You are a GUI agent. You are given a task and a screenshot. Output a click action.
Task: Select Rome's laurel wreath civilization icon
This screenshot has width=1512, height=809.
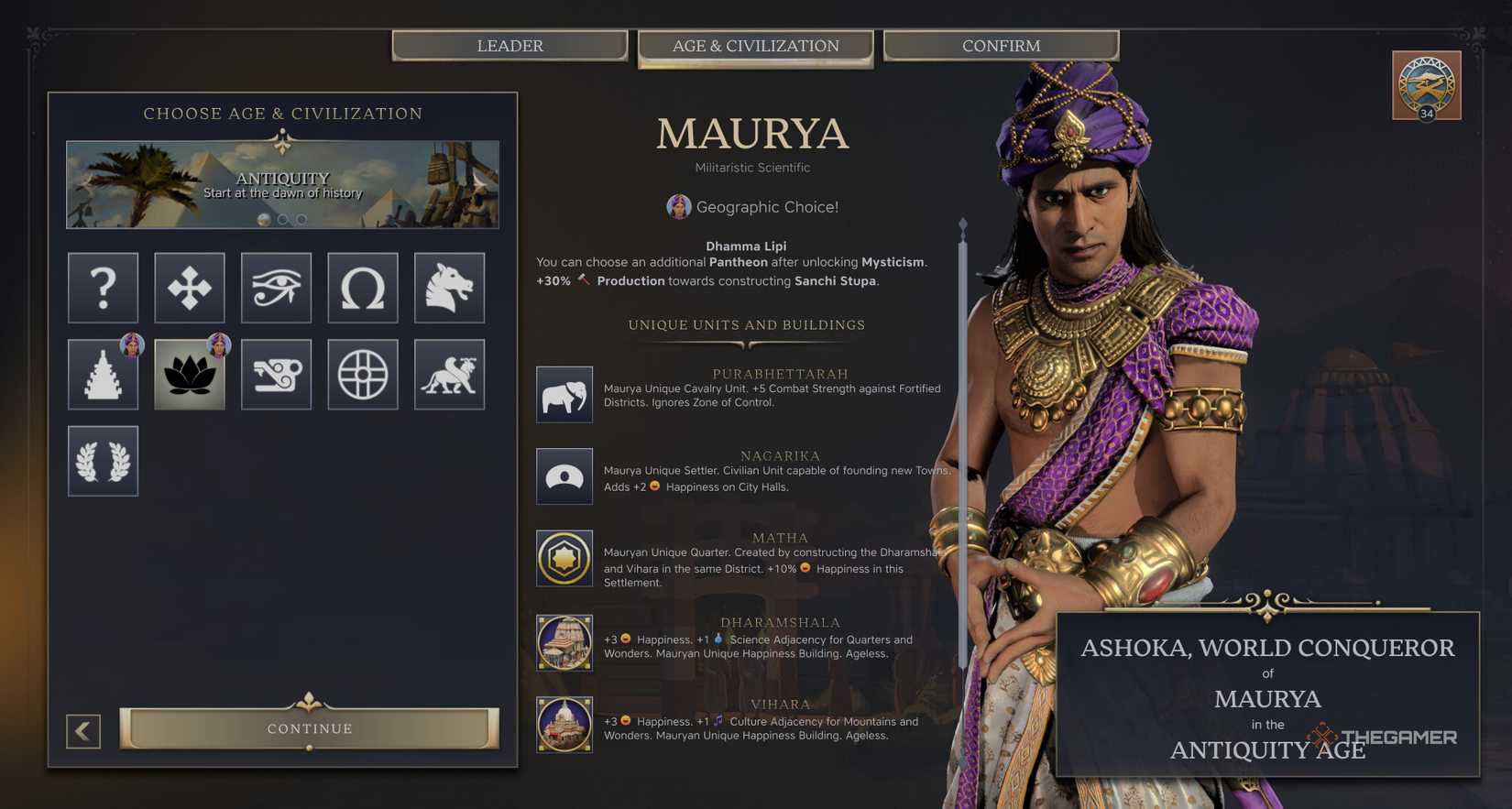click(x=103, y=461)
